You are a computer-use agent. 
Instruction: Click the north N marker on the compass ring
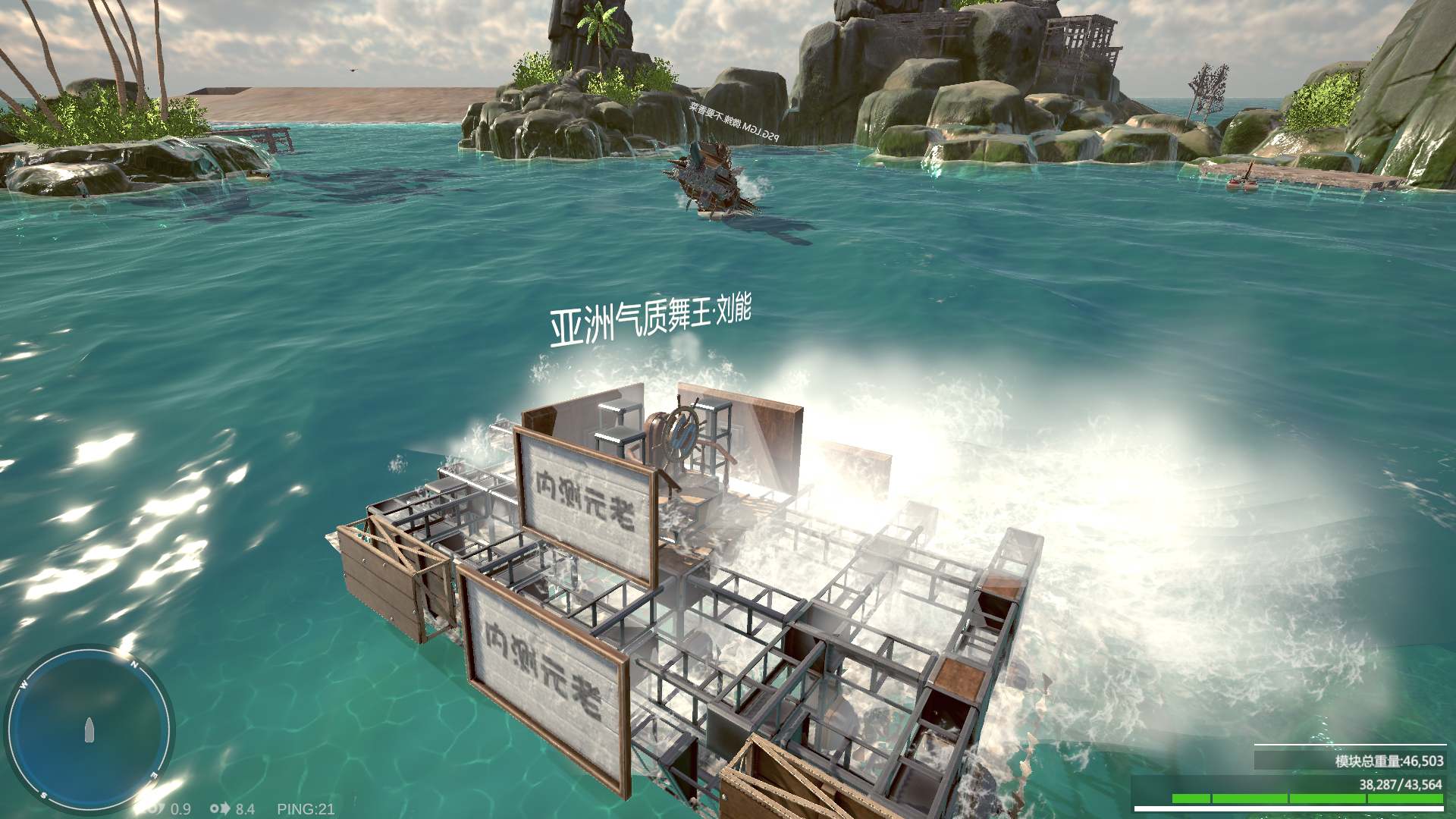[134, 664]
